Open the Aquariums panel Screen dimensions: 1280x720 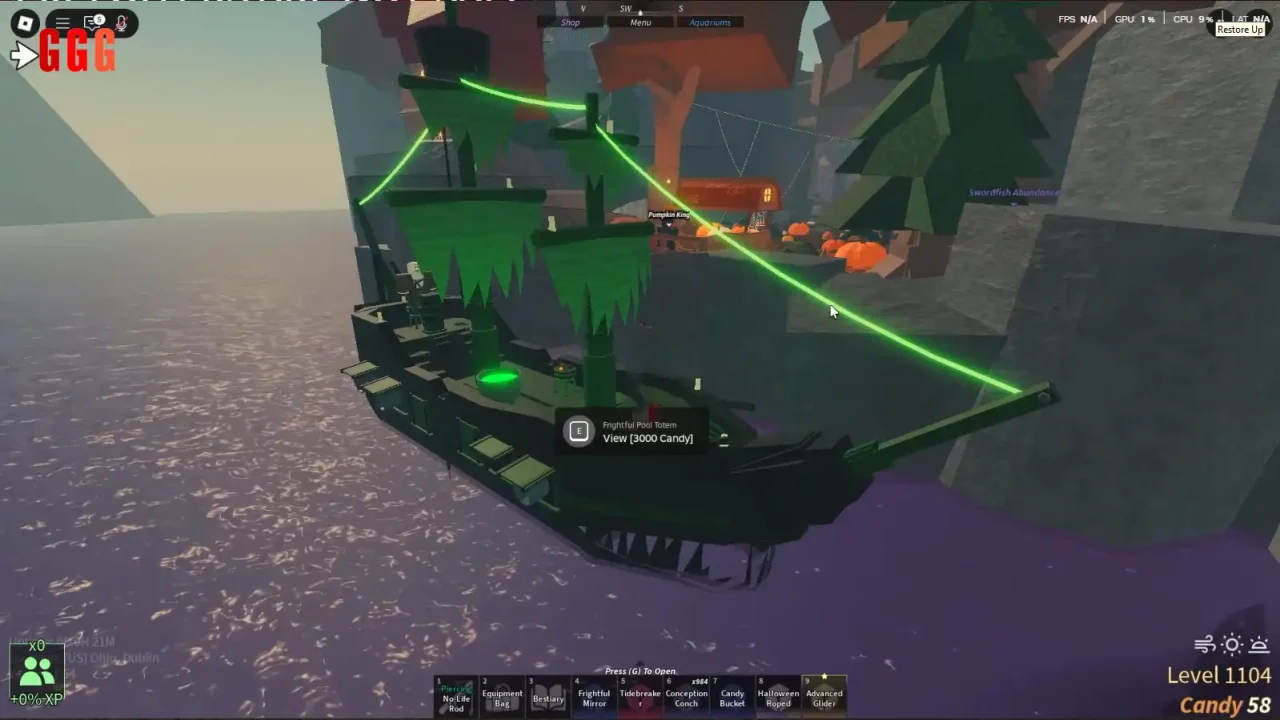tap(710, 22)
